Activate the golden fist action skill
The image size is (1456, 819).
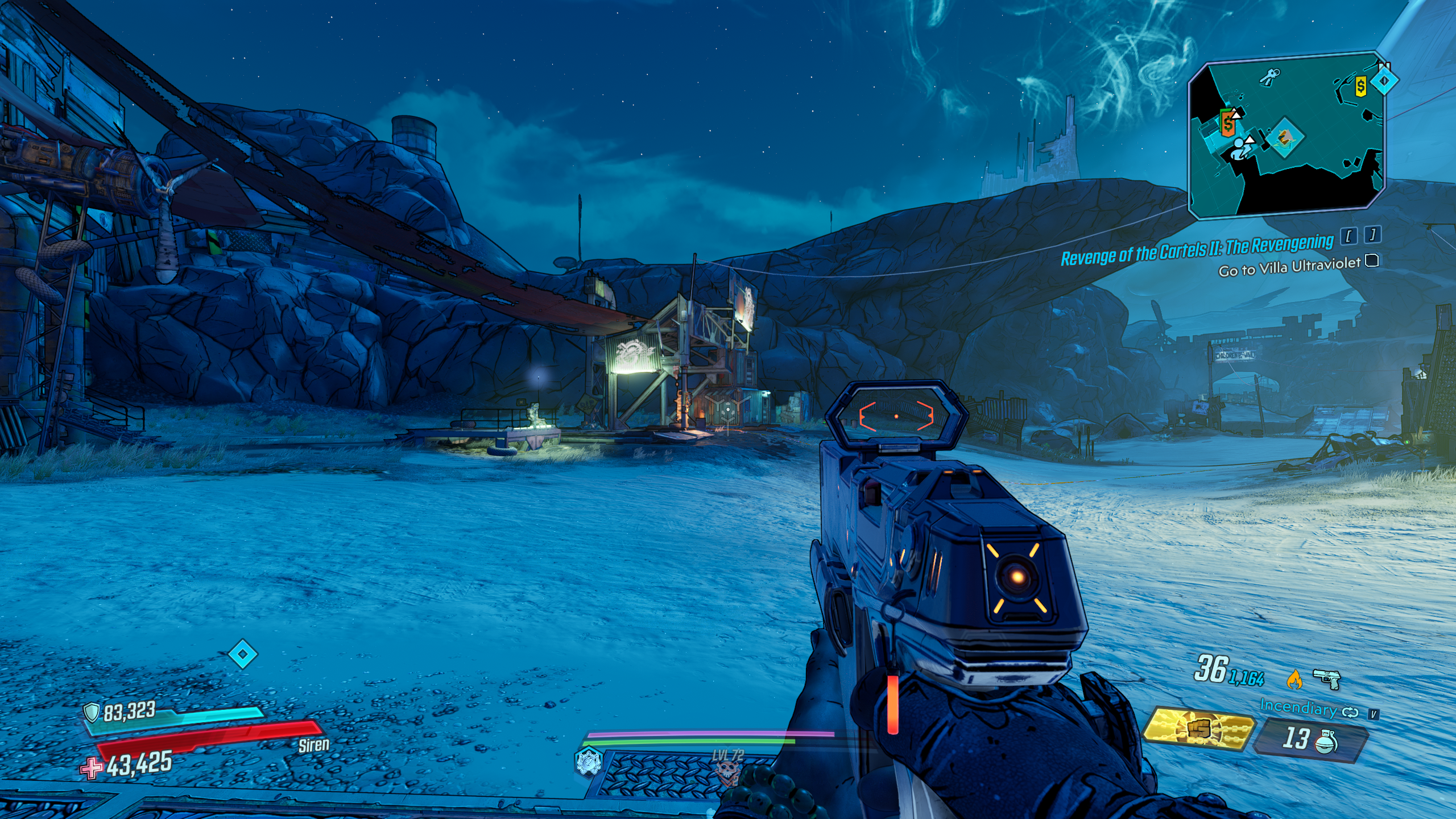1199,730
